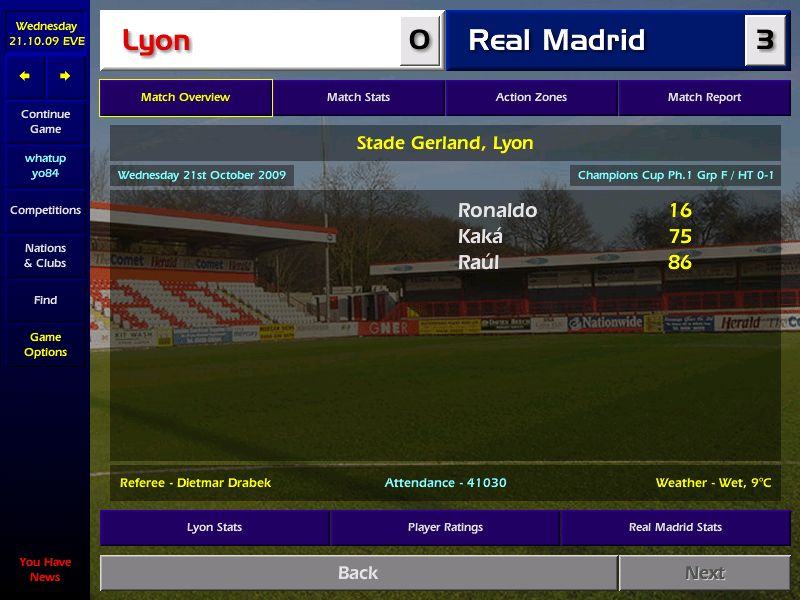This screenshot has width=800, height=600.
Task: Select Nations & Clubs in sidebar
Action: tap(45, 256)
